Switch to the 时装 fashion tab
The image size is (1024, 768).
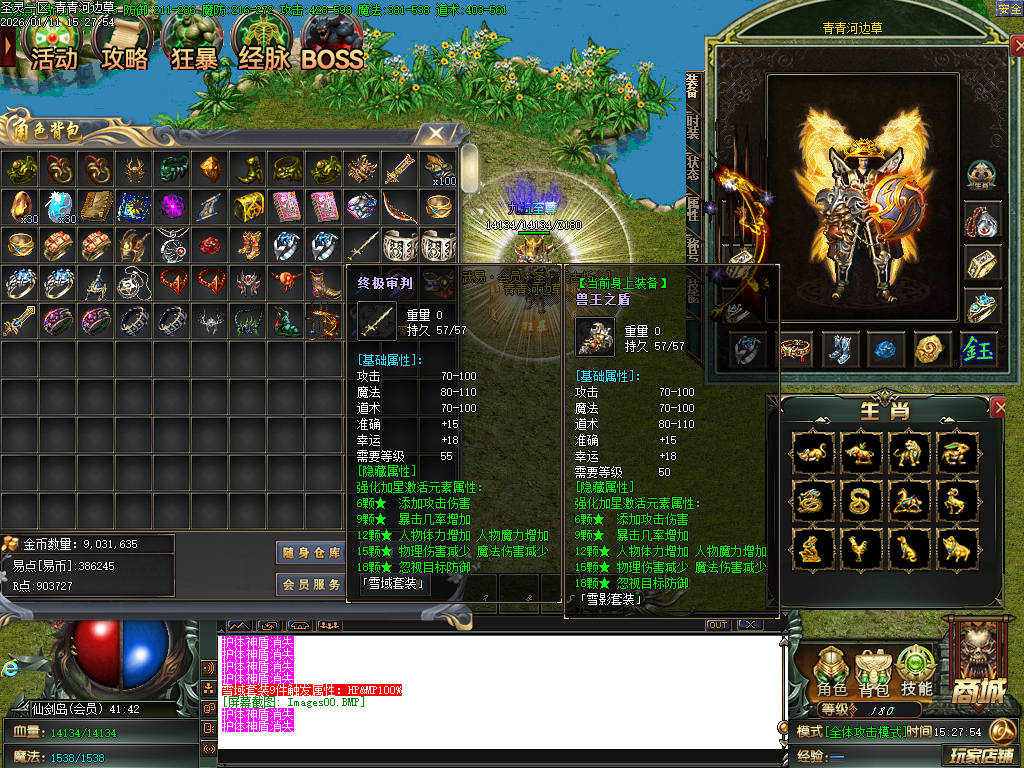(692, 126)
